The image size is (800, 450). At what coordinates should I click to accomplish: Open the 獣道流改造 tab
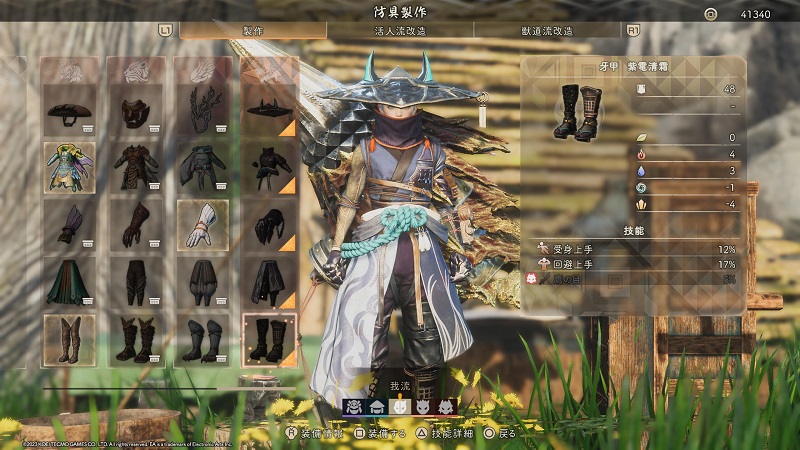548,31
